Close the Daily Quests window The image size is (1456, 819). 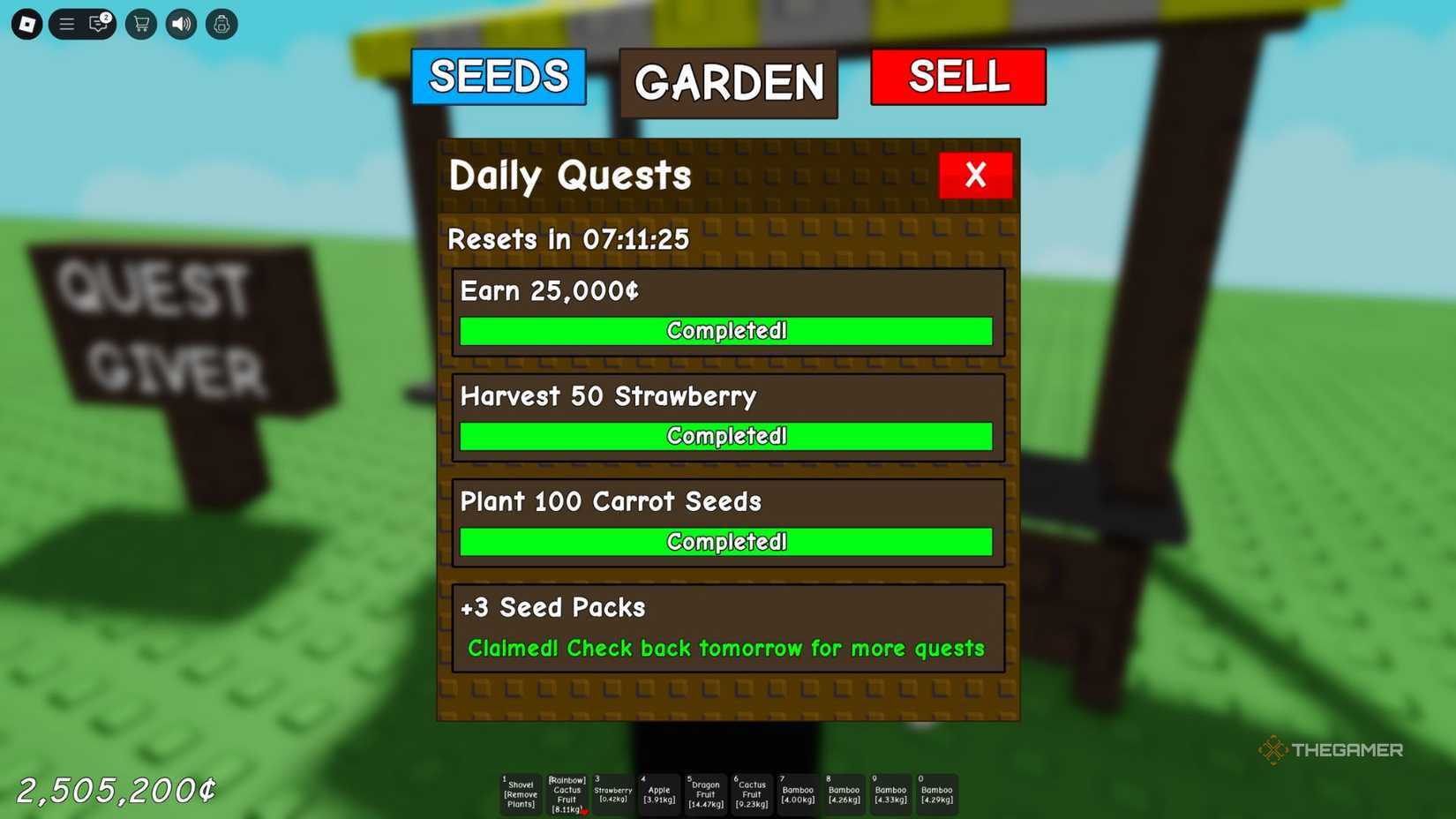[x=975, y=176]
